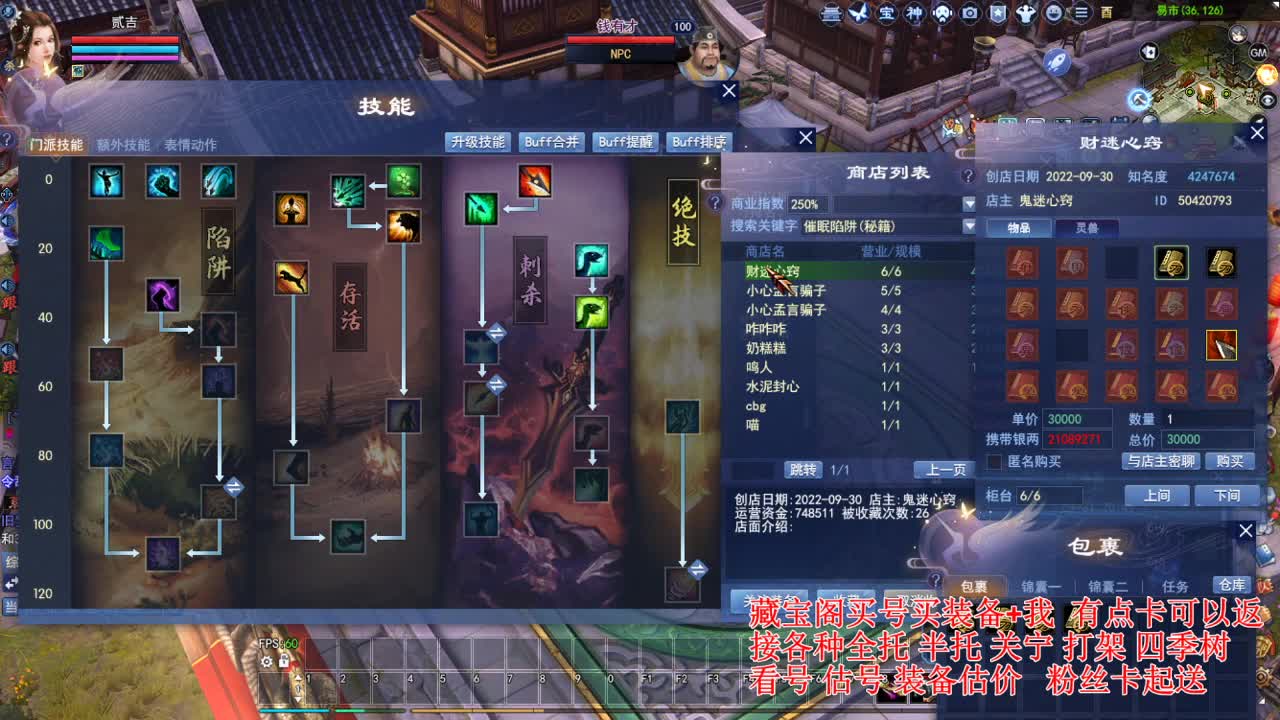Image resolution: width=1280 pixels, height=720 pixels.
Task: Click the camera screenshot icon in top bar
Action: click(970, 13)
